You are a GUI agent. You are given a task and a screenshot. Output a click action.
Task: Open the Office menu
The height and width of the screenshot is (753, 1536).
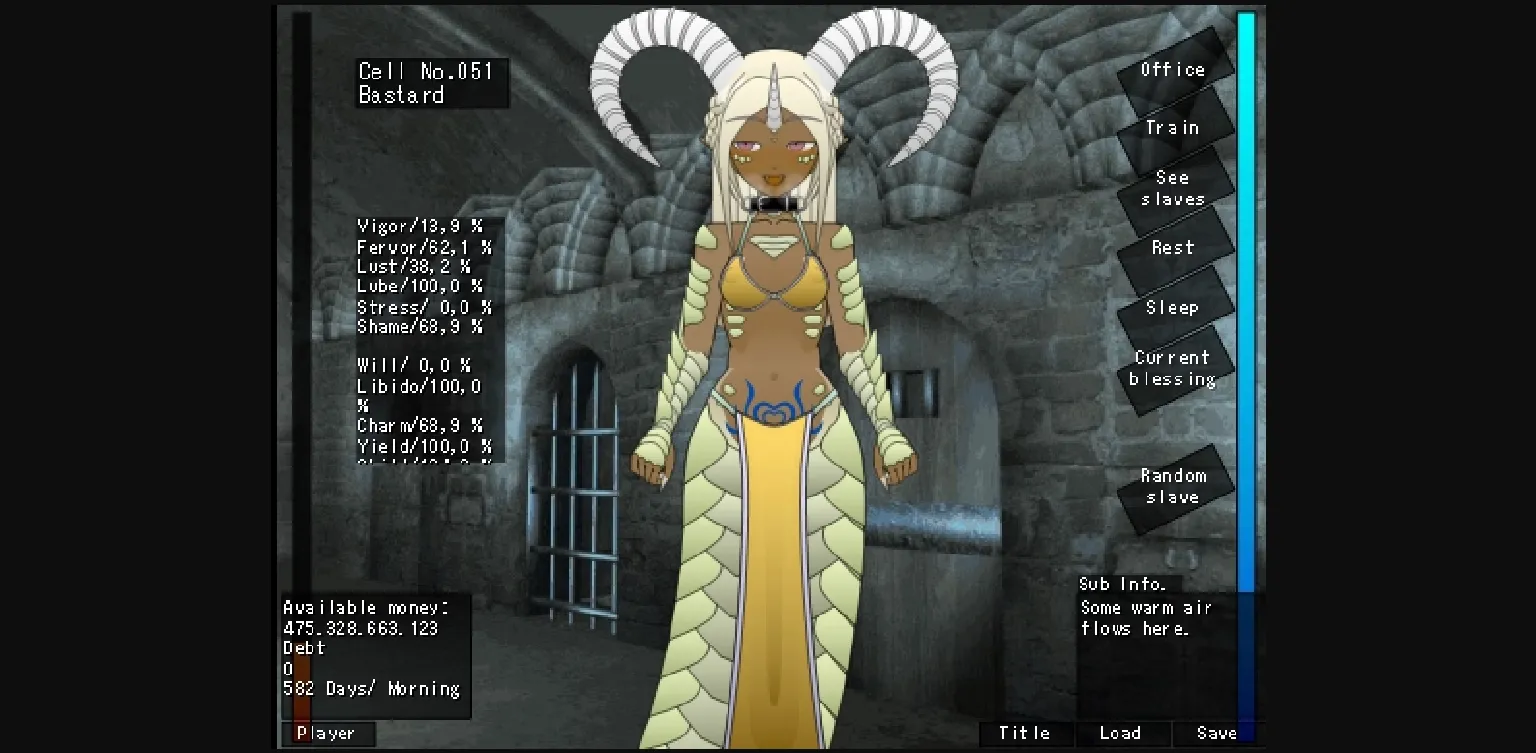click(1172, 70)
